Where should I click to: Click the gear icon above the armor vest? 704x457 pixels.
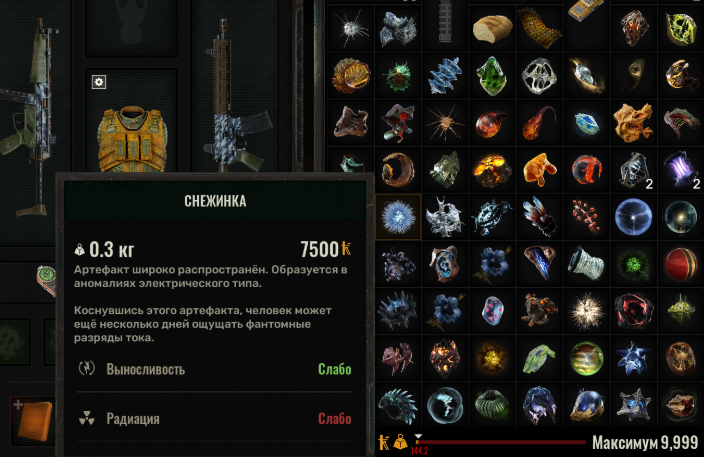tap(98, 82)
